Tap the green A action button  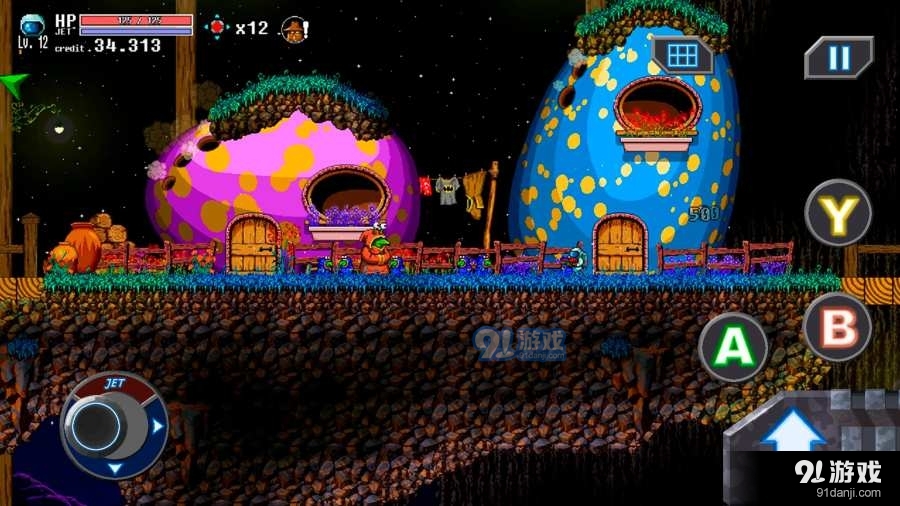[x=733, y=347]
